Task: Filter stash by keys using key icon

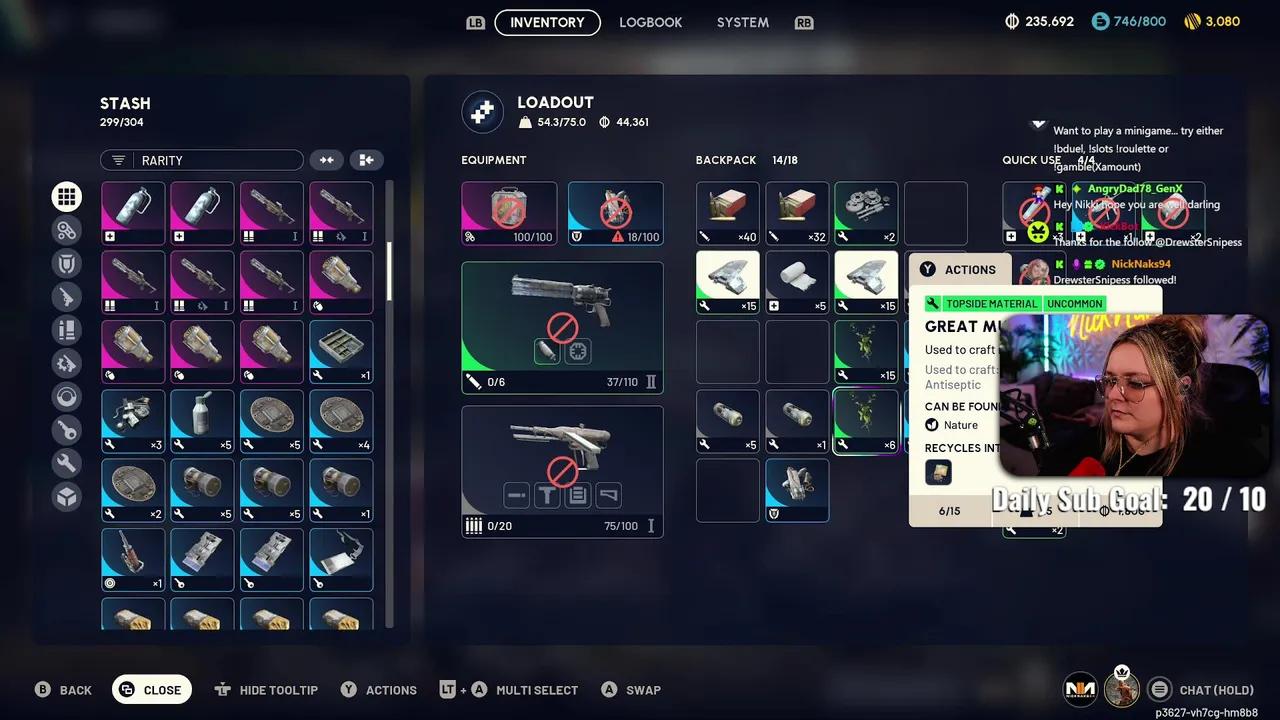Action: 67,430
